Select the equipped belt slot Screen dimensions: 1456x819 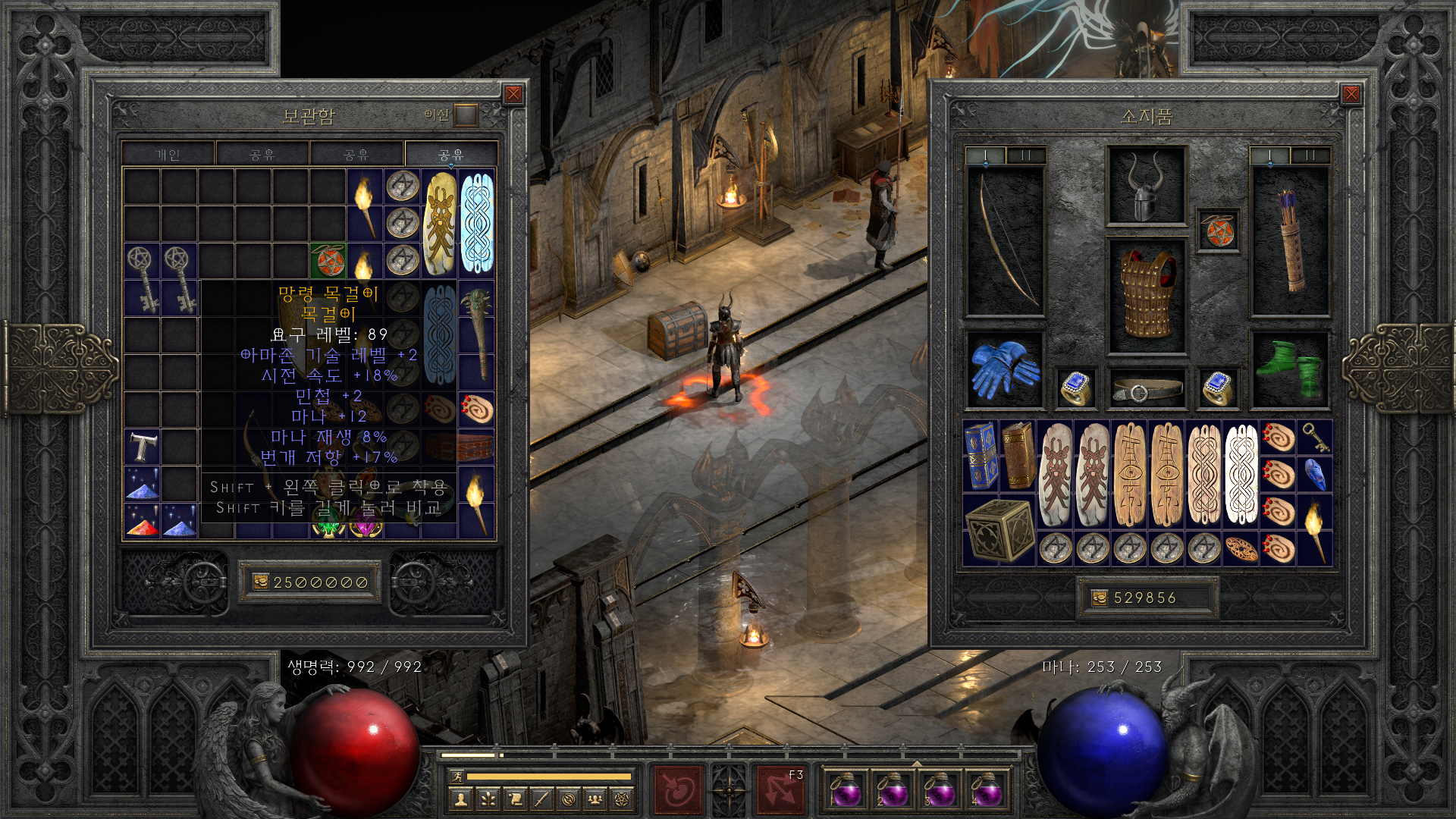(1146, 390)
